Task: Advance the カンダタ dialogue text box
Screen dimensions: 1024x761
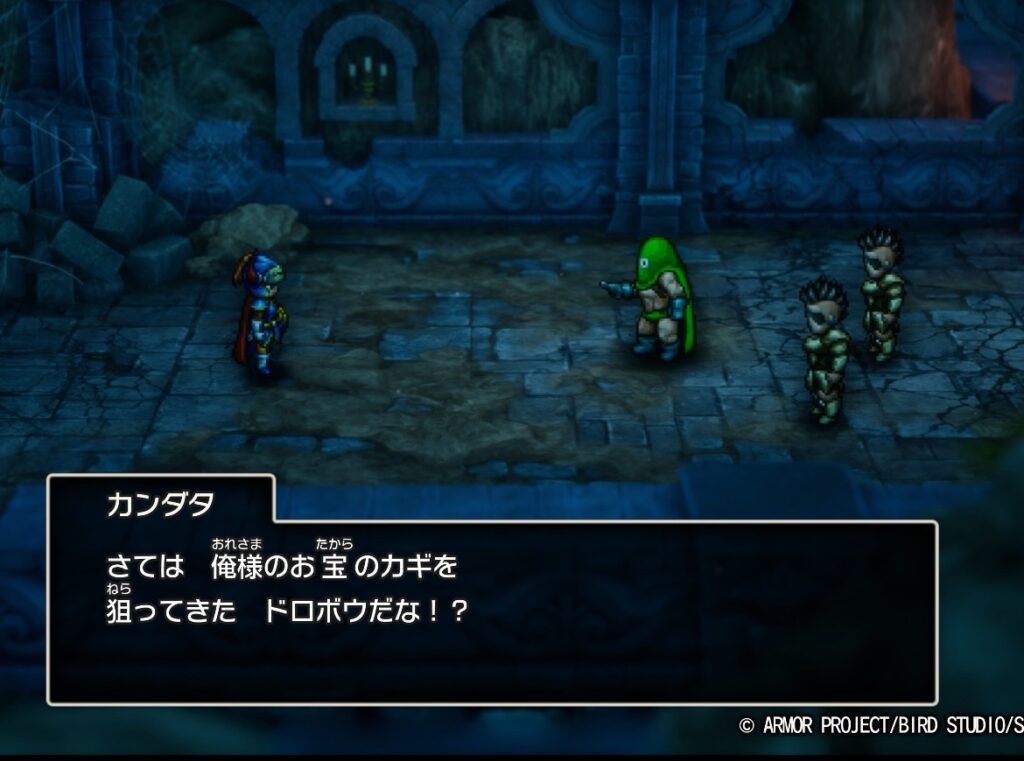Action: [x=492, y=610]
